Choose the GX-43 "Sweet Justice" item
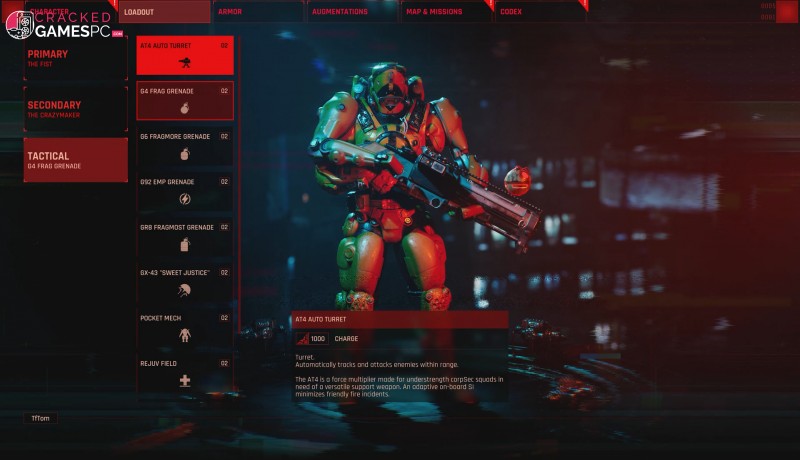 (185, 281)
